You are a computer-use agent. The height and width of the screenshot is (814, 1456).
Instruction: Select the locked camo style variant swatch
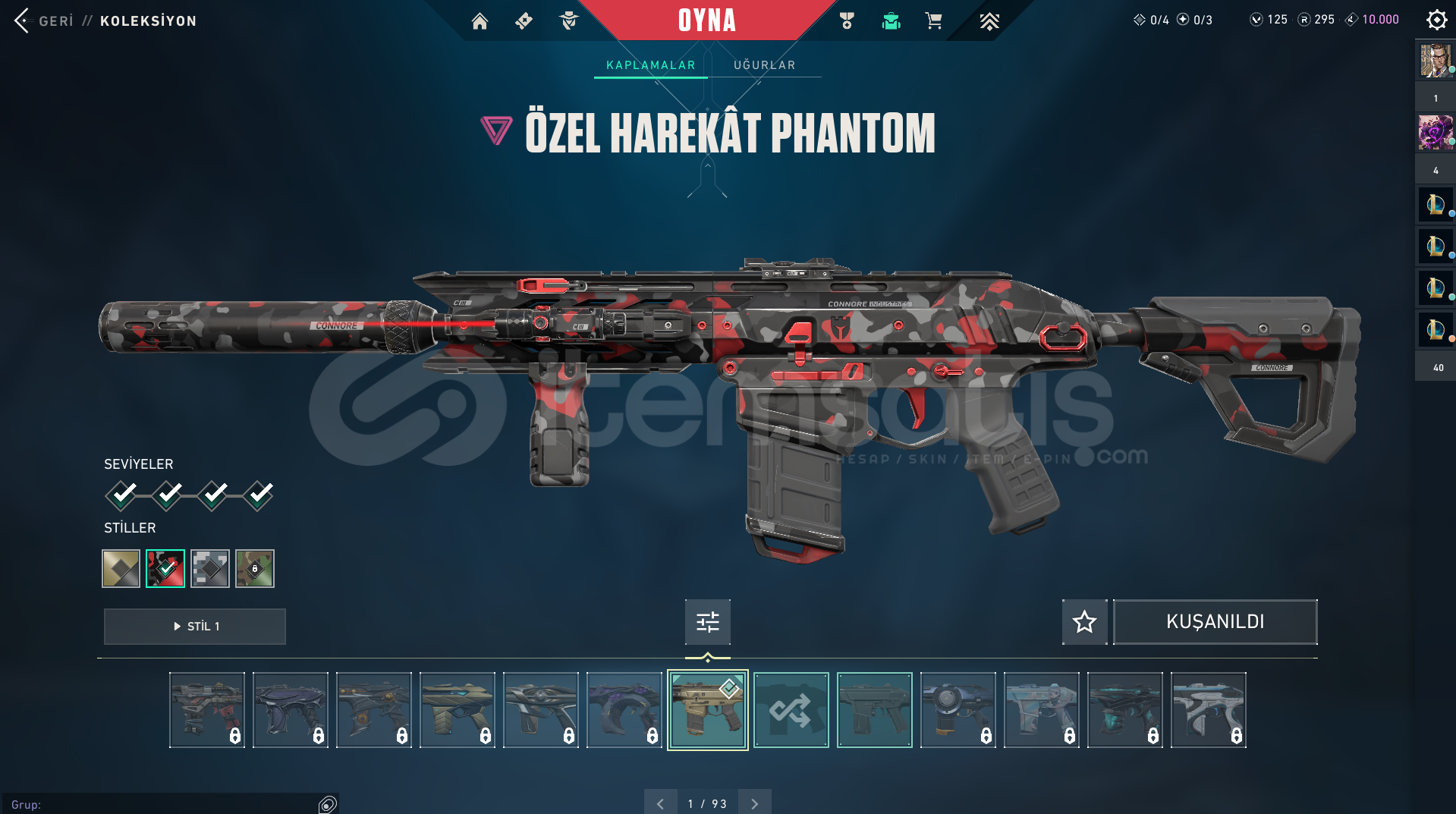pyautogui.click(x=254, y=568)
